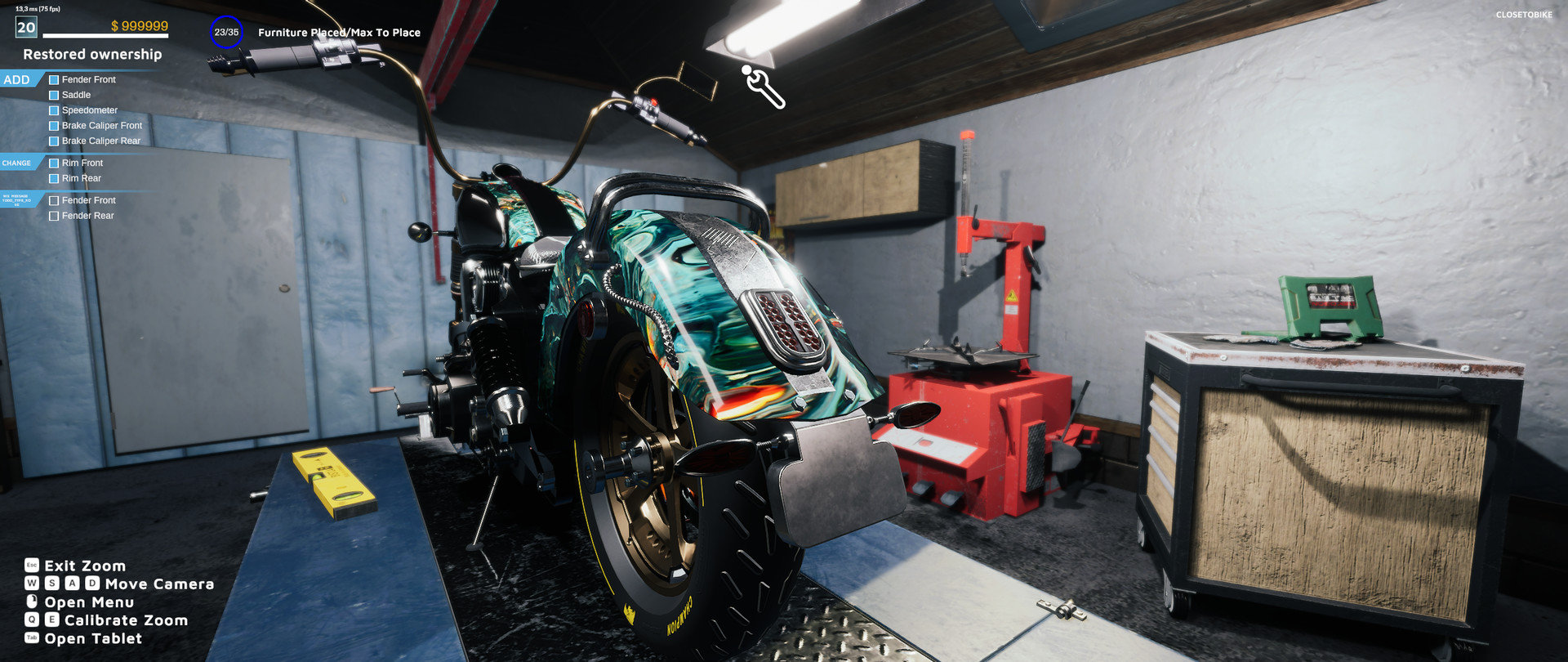Collapse the CHANGE task group header
The height and width of the screenshot is (662, 1568).
pyautogui.click(x=16, y=163)
